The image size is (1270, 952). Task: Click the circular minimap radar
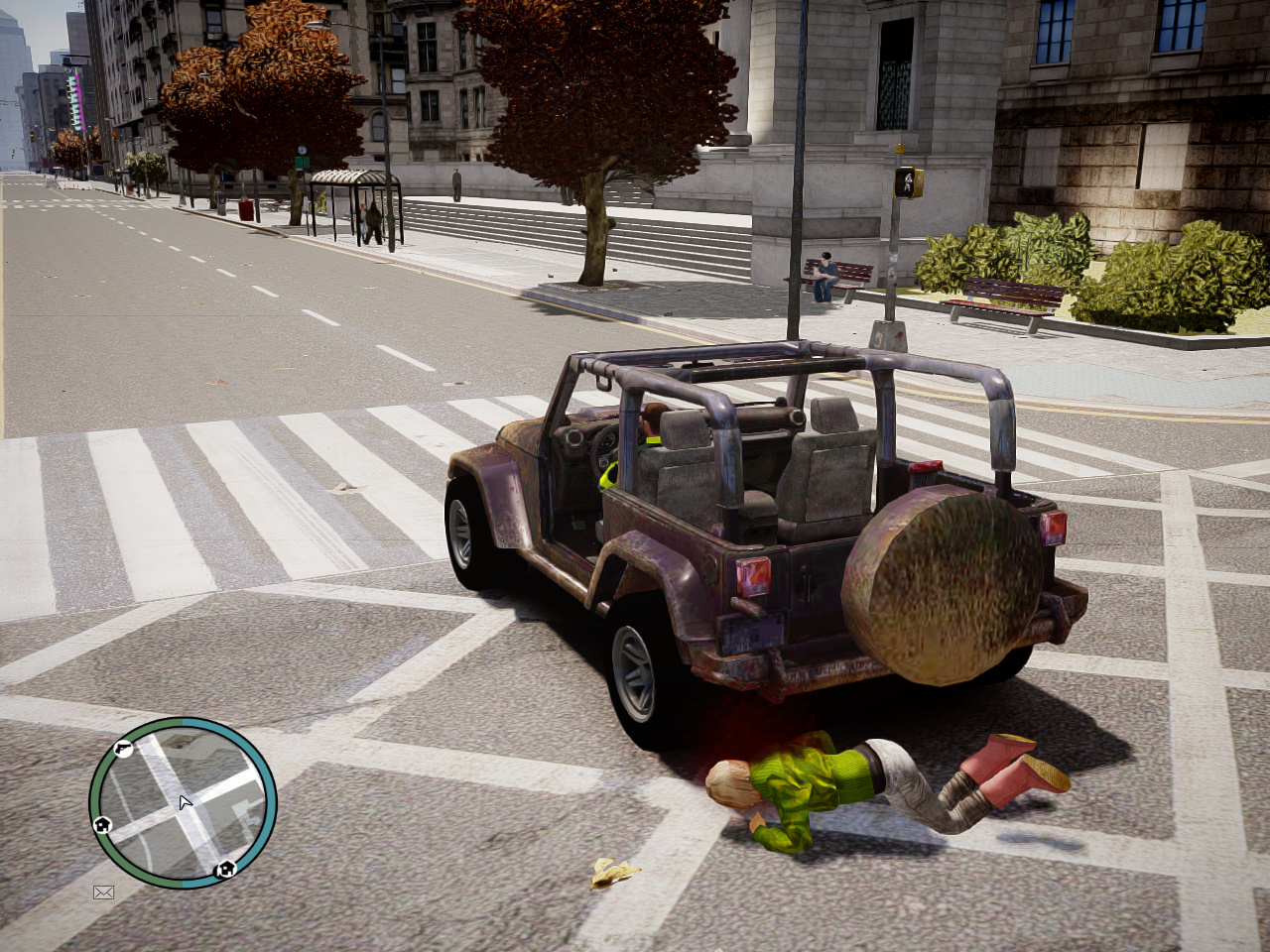(183, 803)
